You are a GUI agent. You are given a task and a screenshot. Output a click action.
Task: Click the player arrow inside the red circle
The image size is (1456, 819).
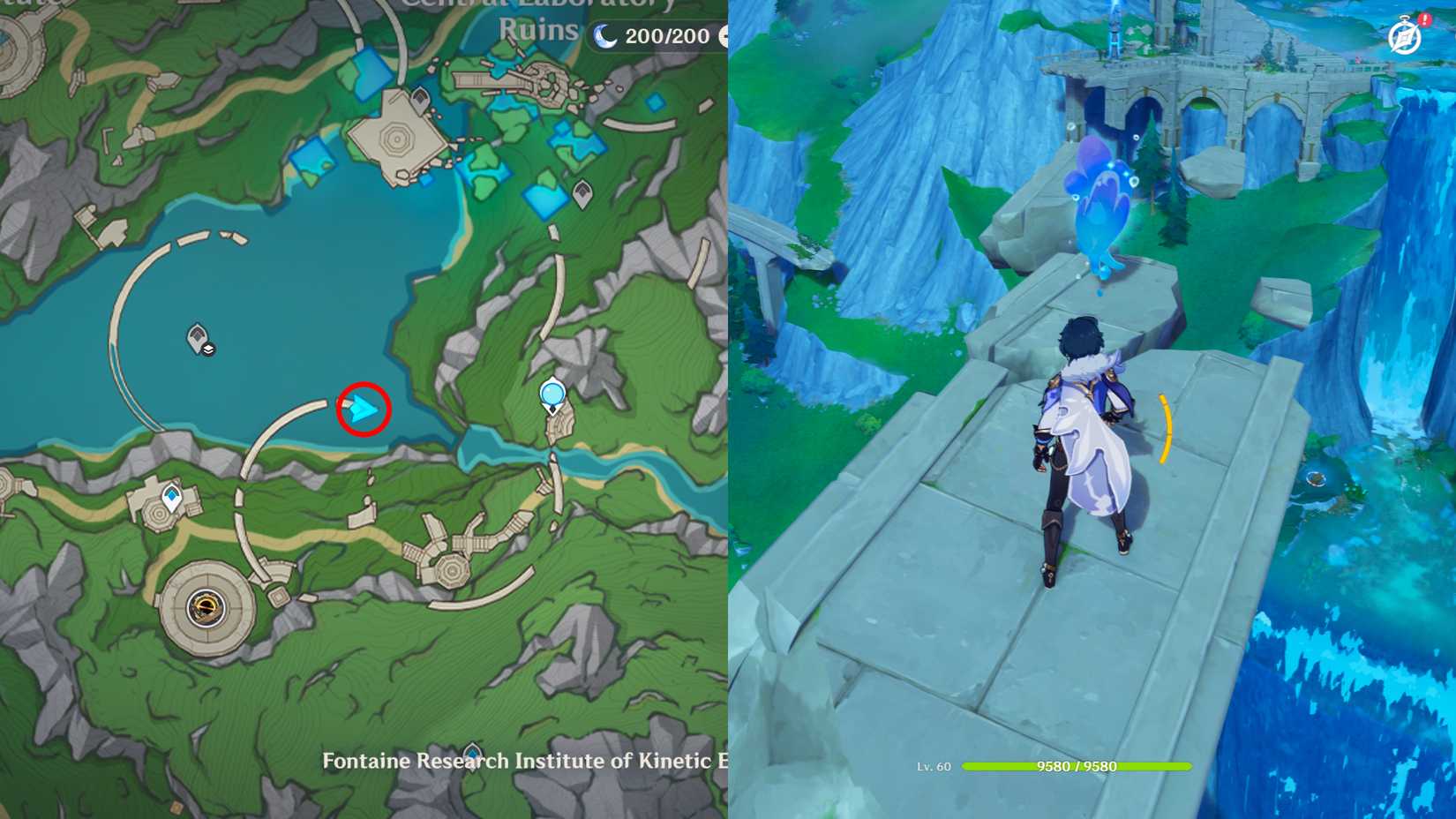(x=362, y=408)
